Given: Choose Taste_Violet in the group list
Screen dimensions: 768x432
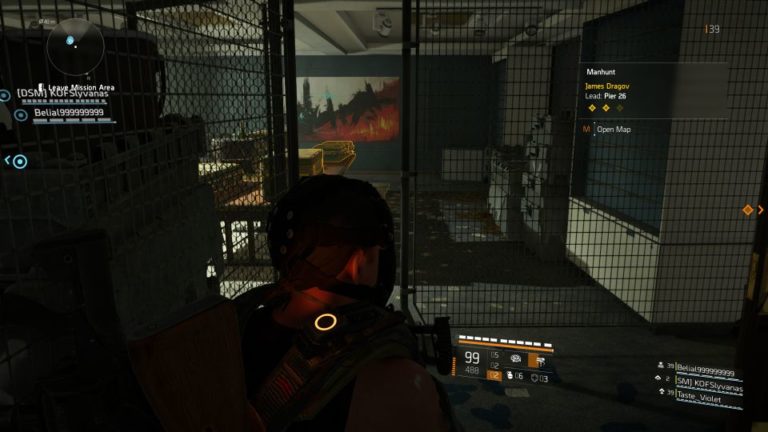Looking at the screenshot, I should 706,395.
